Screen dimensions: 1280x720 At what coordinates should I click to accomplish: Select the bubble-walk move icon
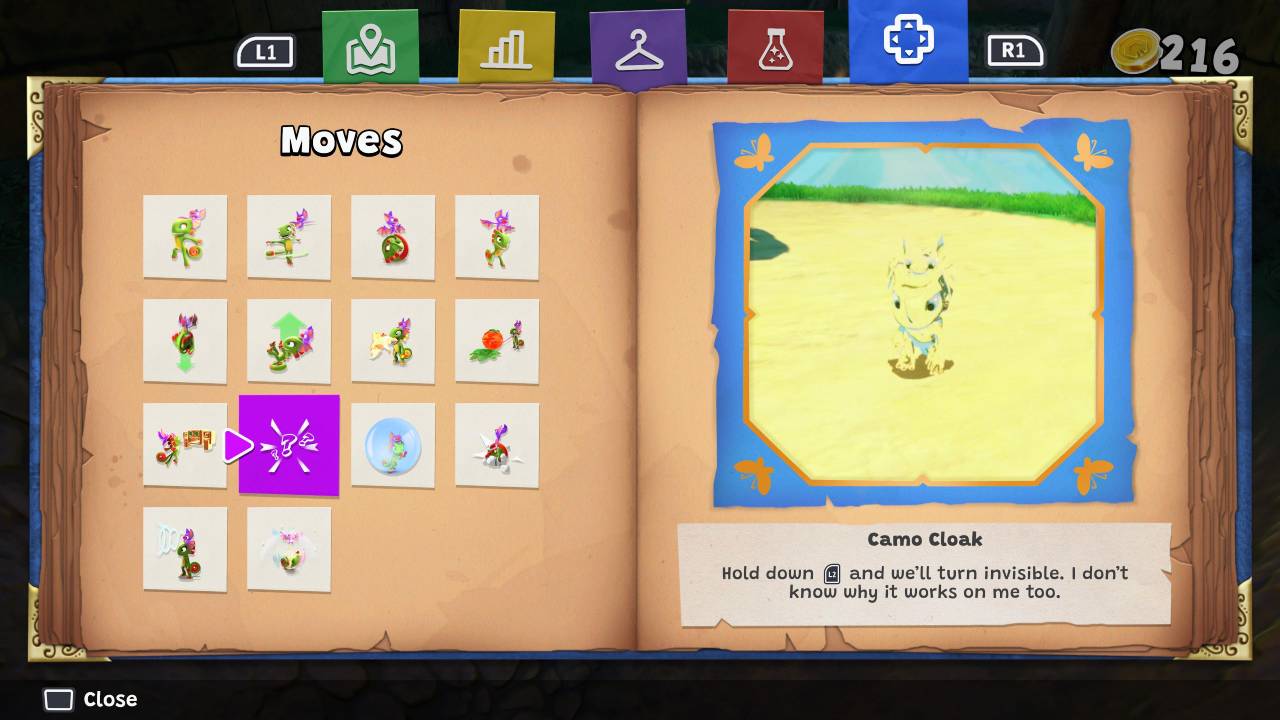tap(393, 445)
